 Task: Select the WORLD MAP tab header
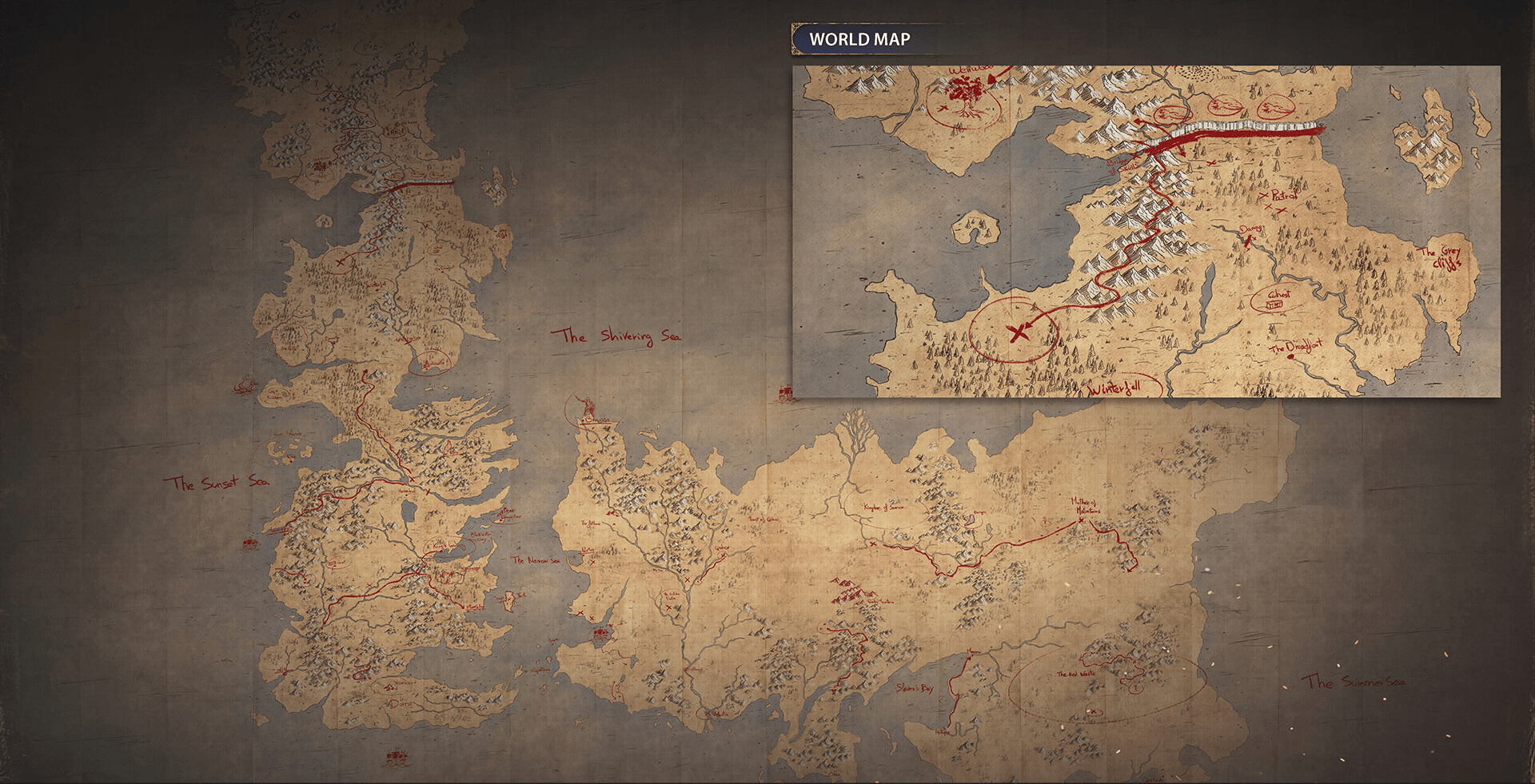[x=859, y=37]
